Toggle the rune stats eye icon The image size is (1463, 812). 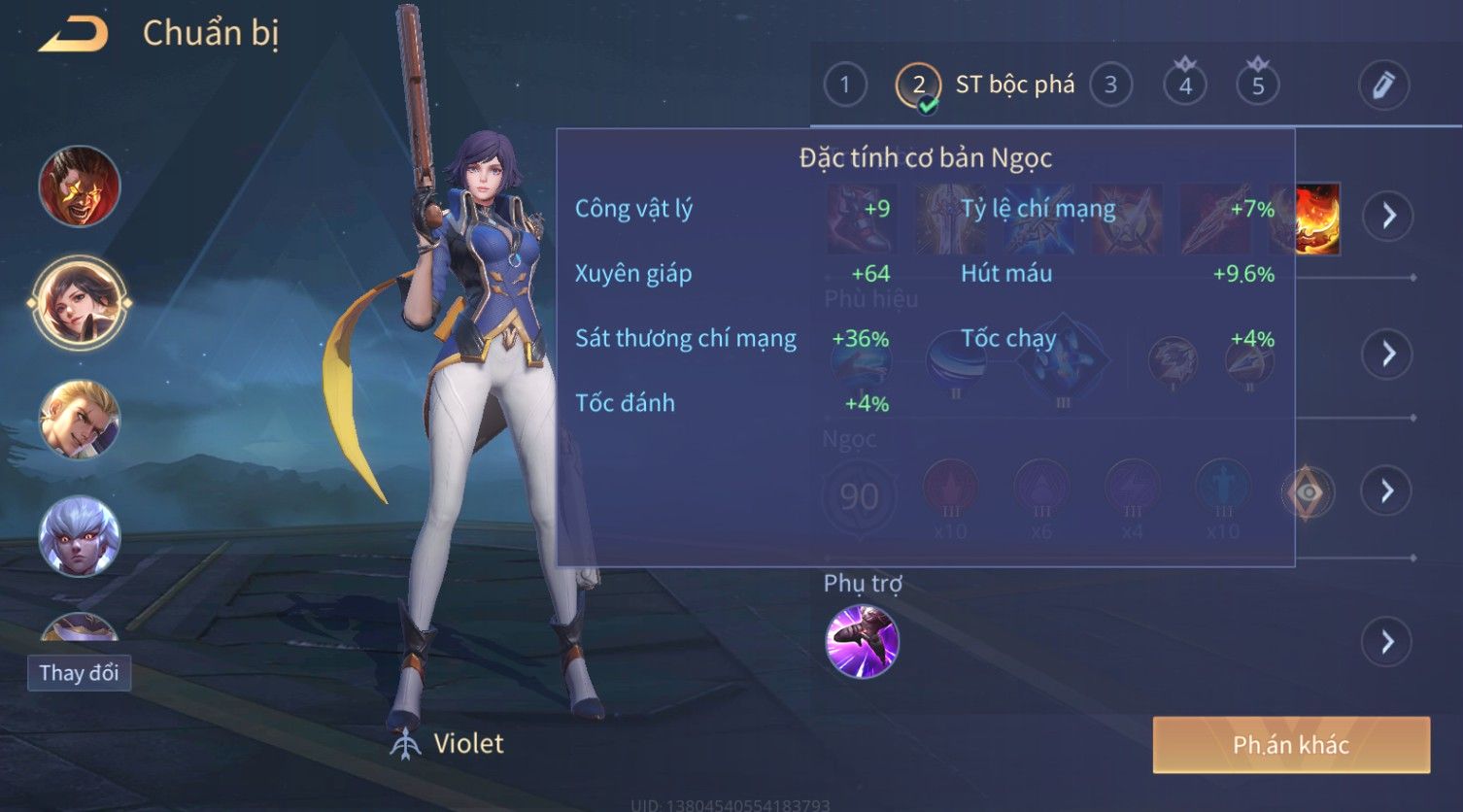click(1308, 492)
